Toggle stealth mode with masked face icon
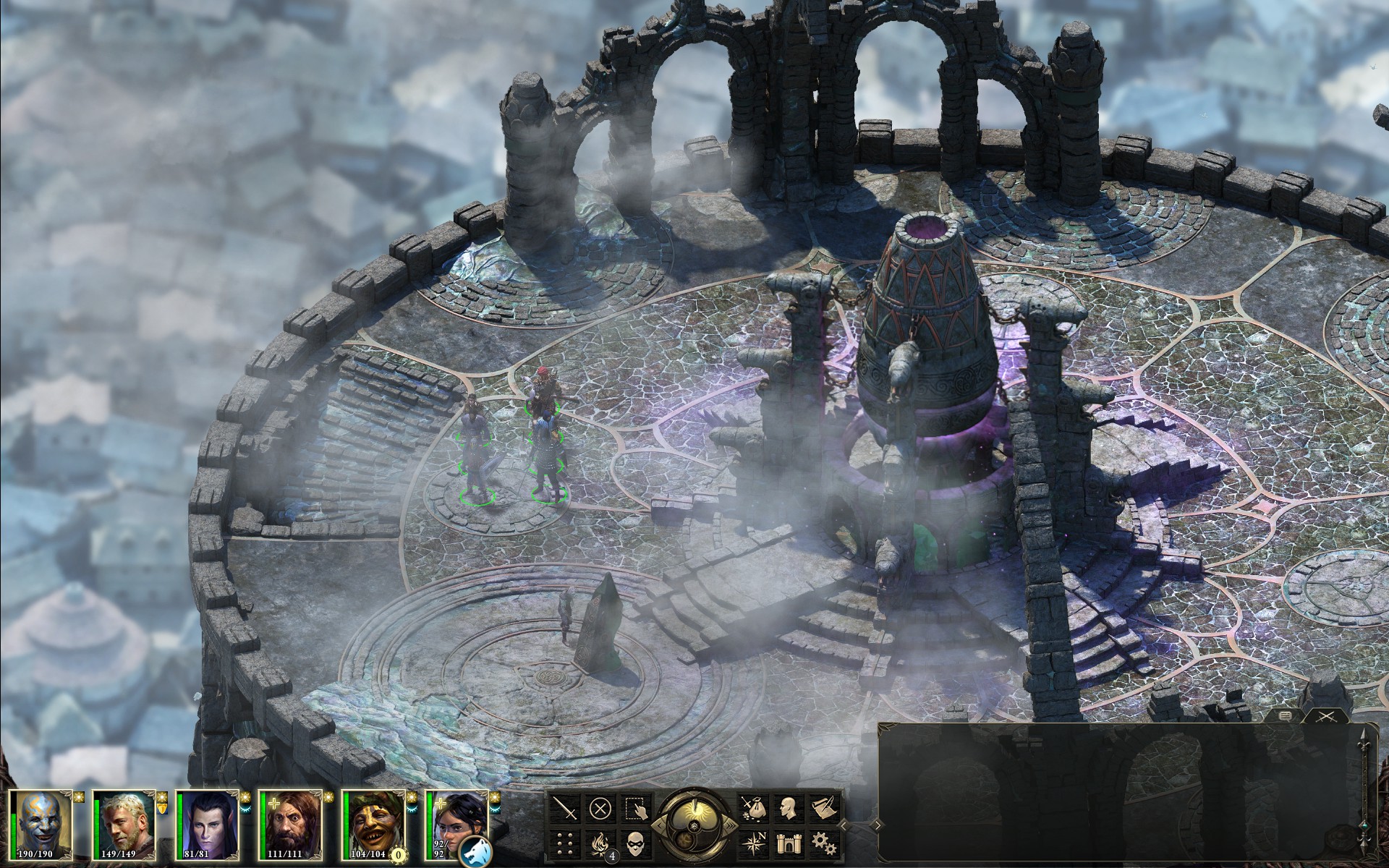This screenshot has width=1389, height=868. [634, 841]
